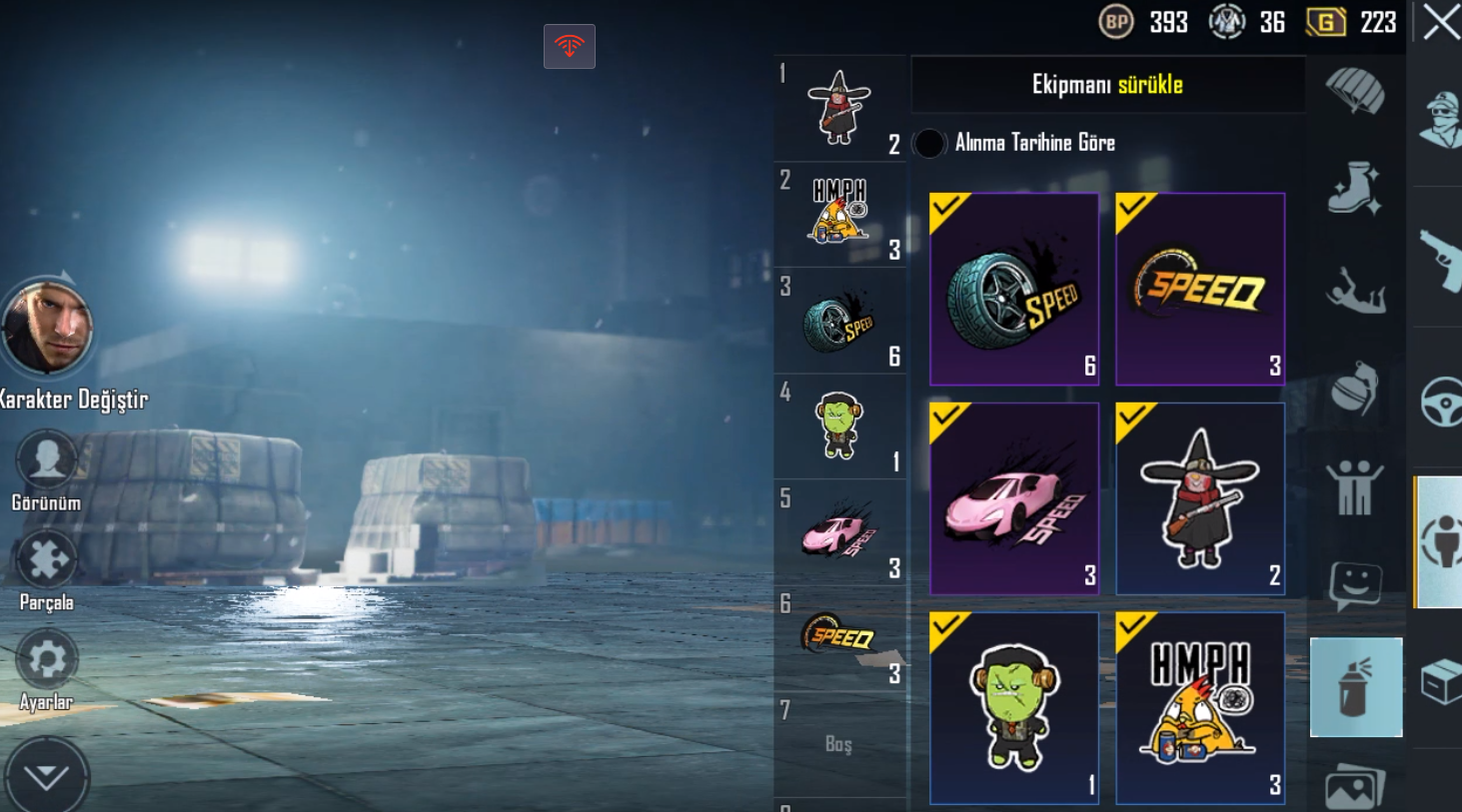Click equipped slot 1 witch graffiti
Screen dimensions: 1462x812
click(x=839, y=108)
